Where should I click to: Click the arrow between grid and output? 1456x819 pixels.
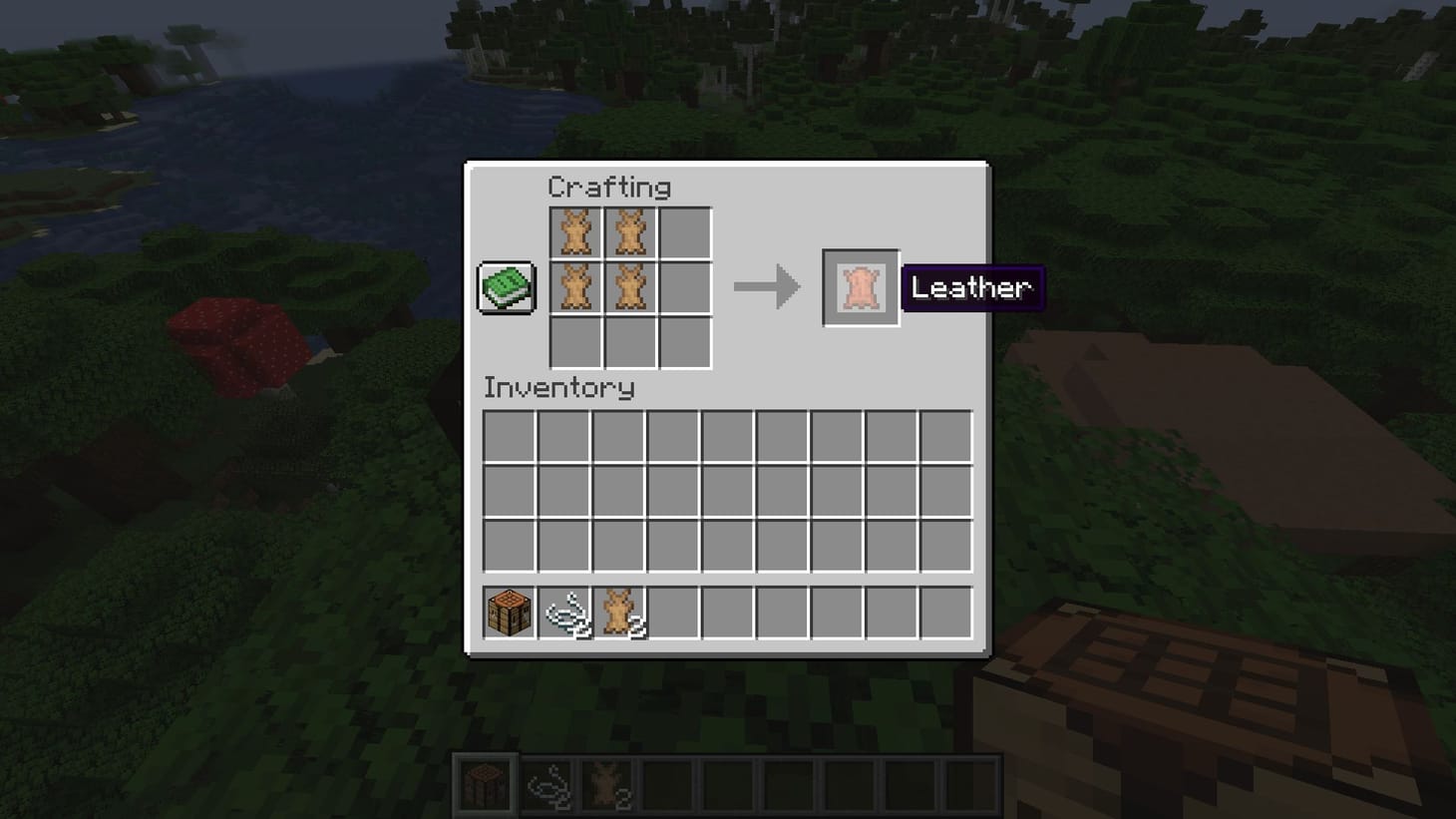(x=768, y=287)
